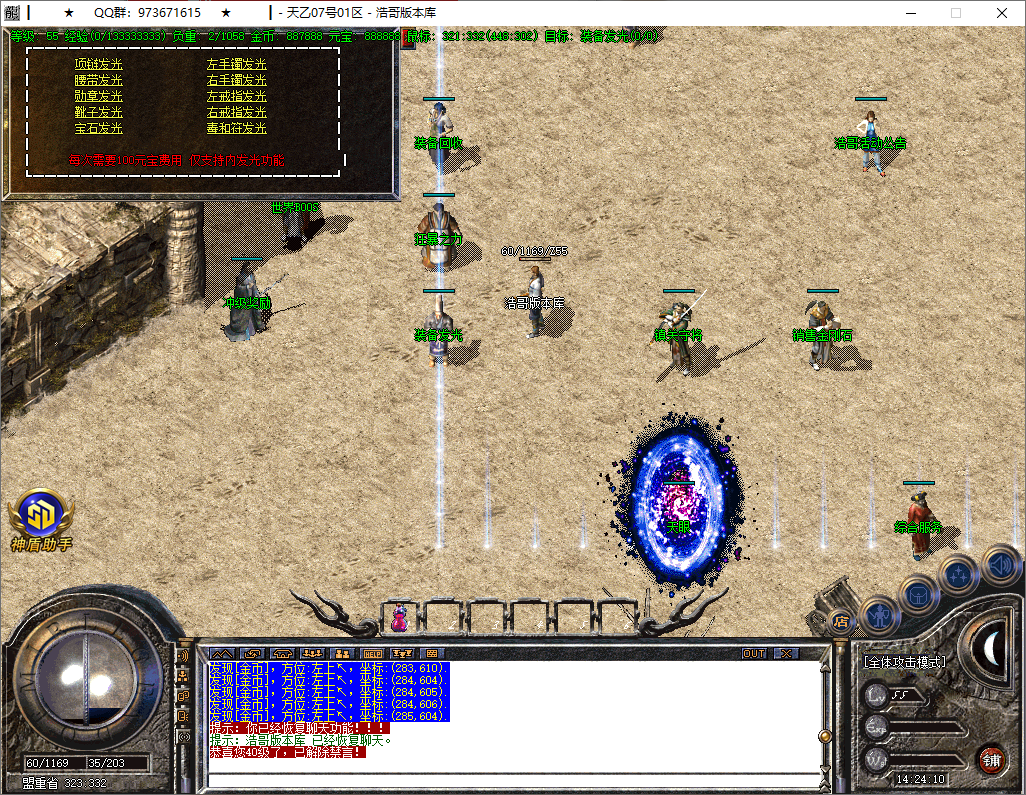Choose the 项链发光 necklace glow option

[98, 64]
